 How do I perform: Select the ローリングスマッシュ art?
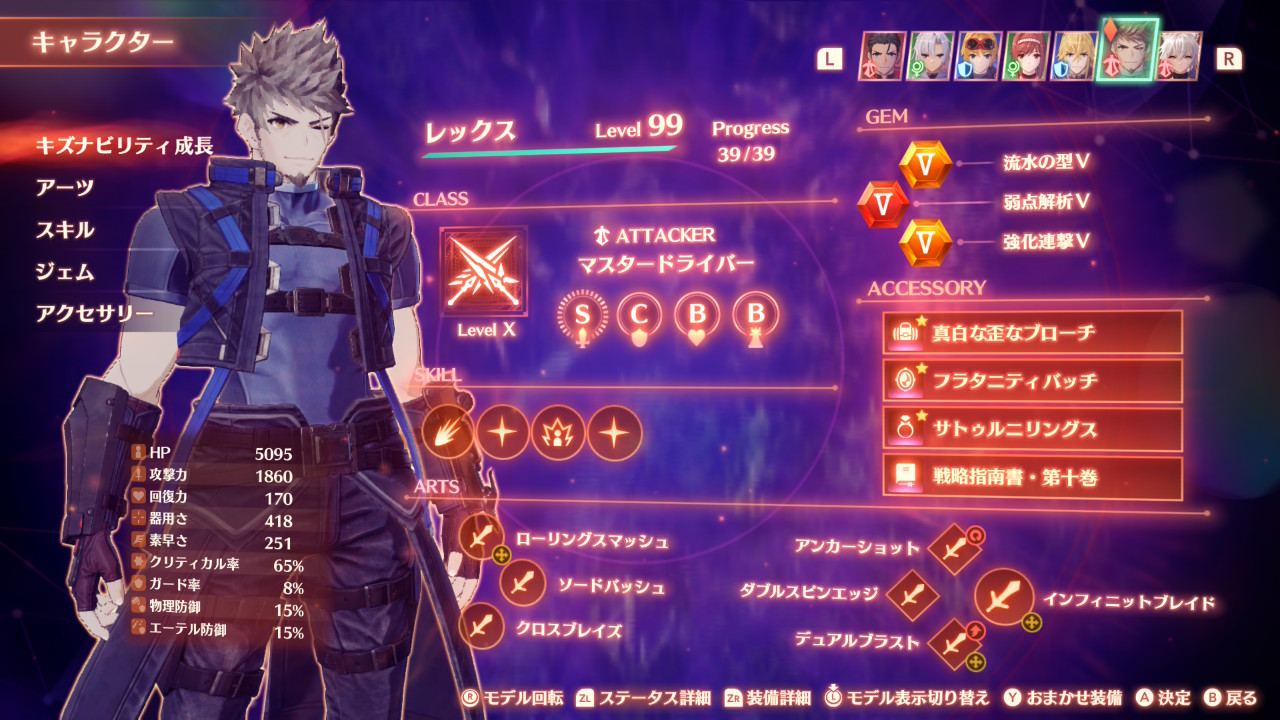pyautogui.click(x=482, y=539)
